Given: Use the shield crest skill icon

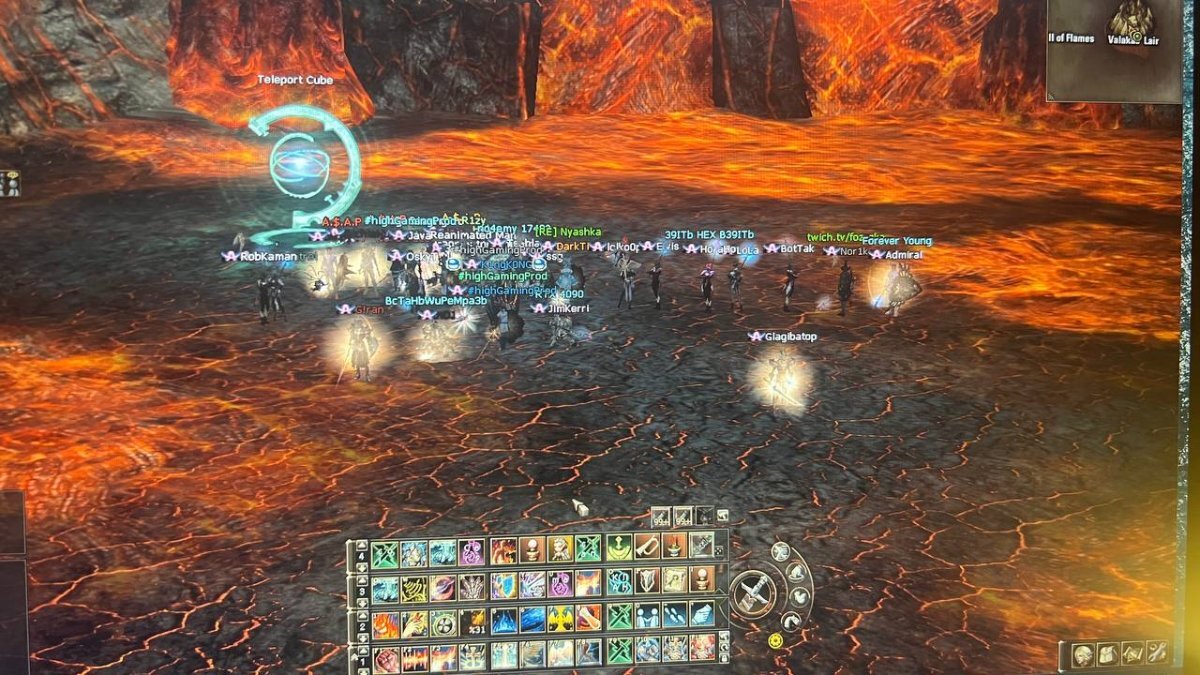Looking at the screenshot, I should [x=647, y=581].
